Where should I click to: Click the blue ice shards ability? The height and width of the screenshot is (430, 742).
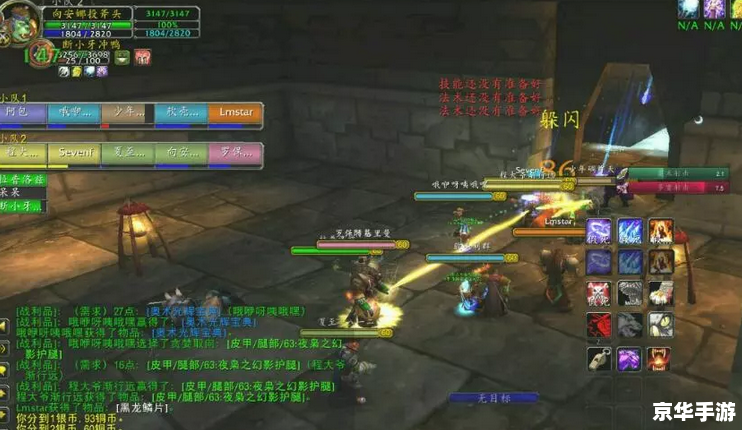629,231
